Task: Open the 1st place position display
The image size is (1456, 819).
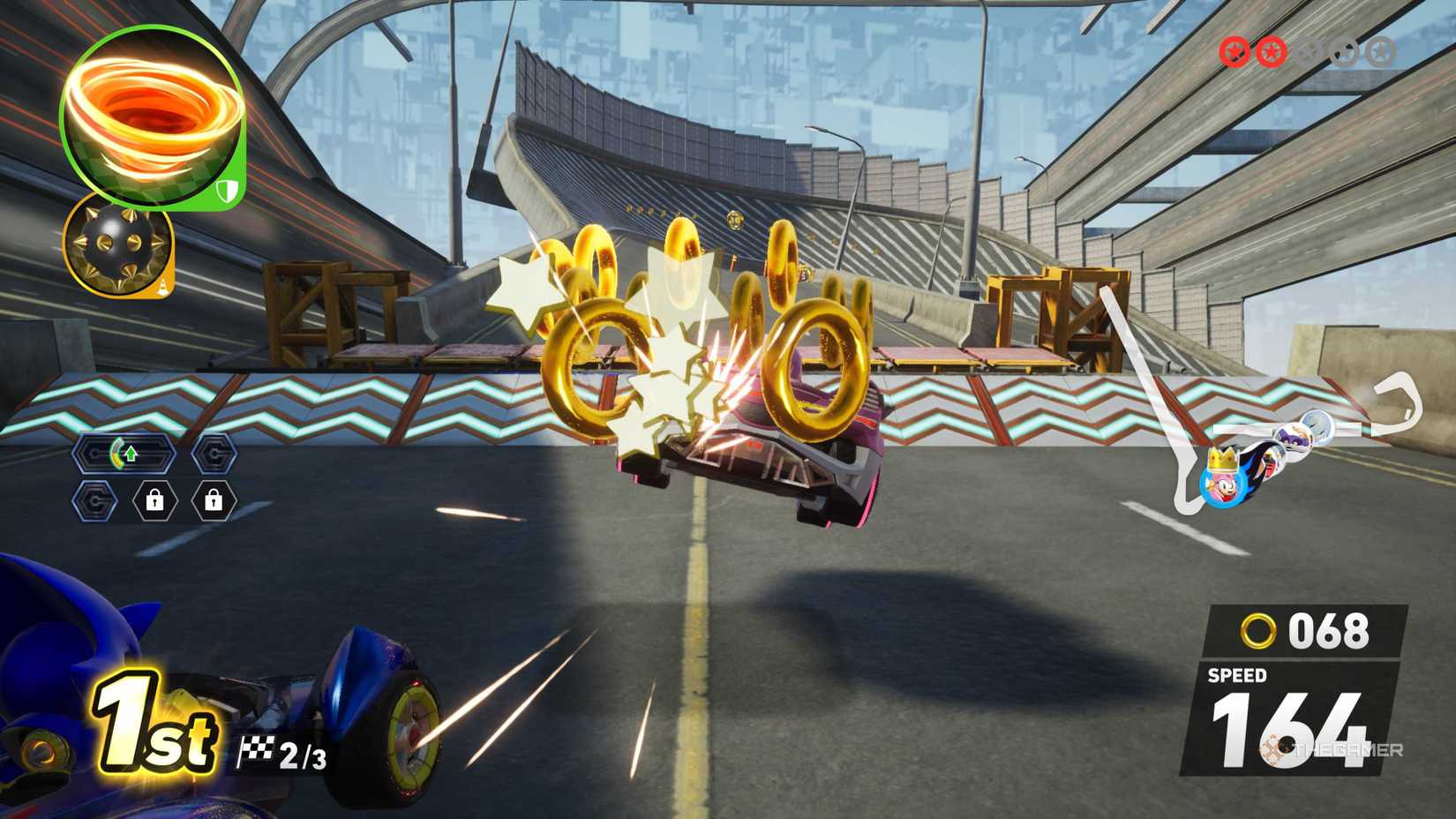Action: 152,726
